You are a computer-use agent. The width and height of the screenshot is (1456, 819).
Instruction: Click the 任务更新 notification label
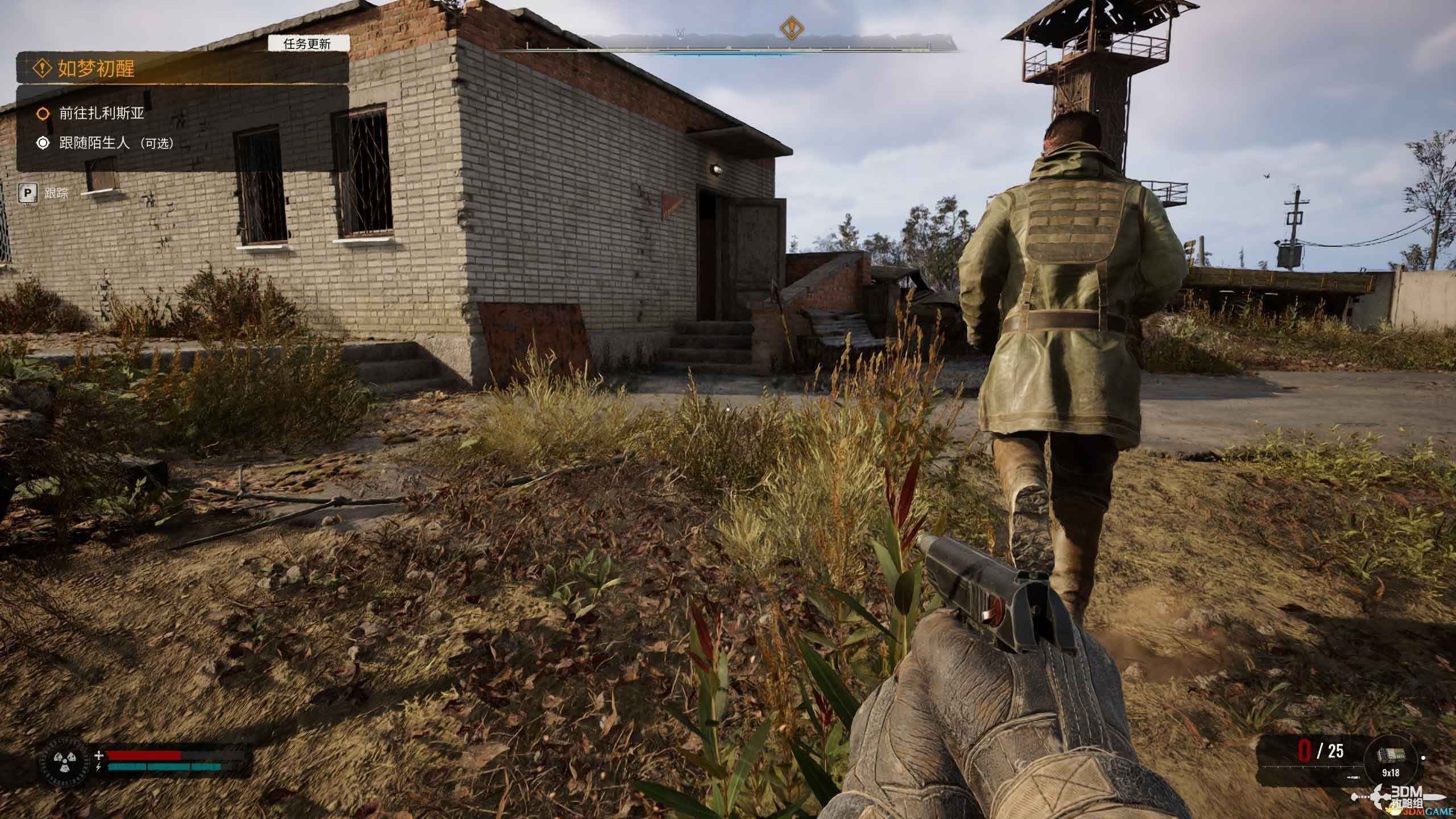coord(308,44)
